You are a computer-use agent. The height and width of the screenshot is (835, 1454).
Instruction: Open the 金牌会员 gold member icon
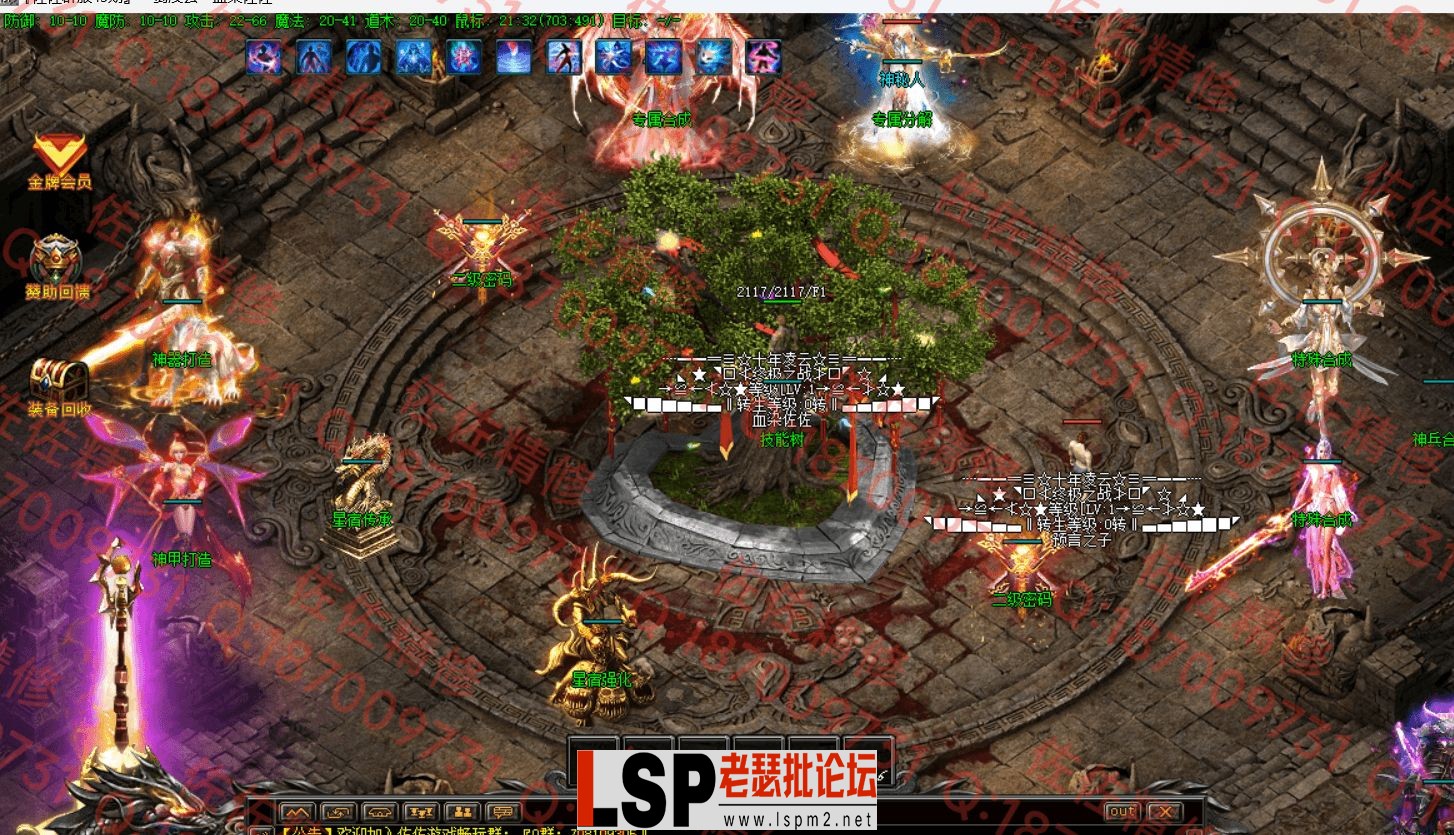(x=59, y=160)
